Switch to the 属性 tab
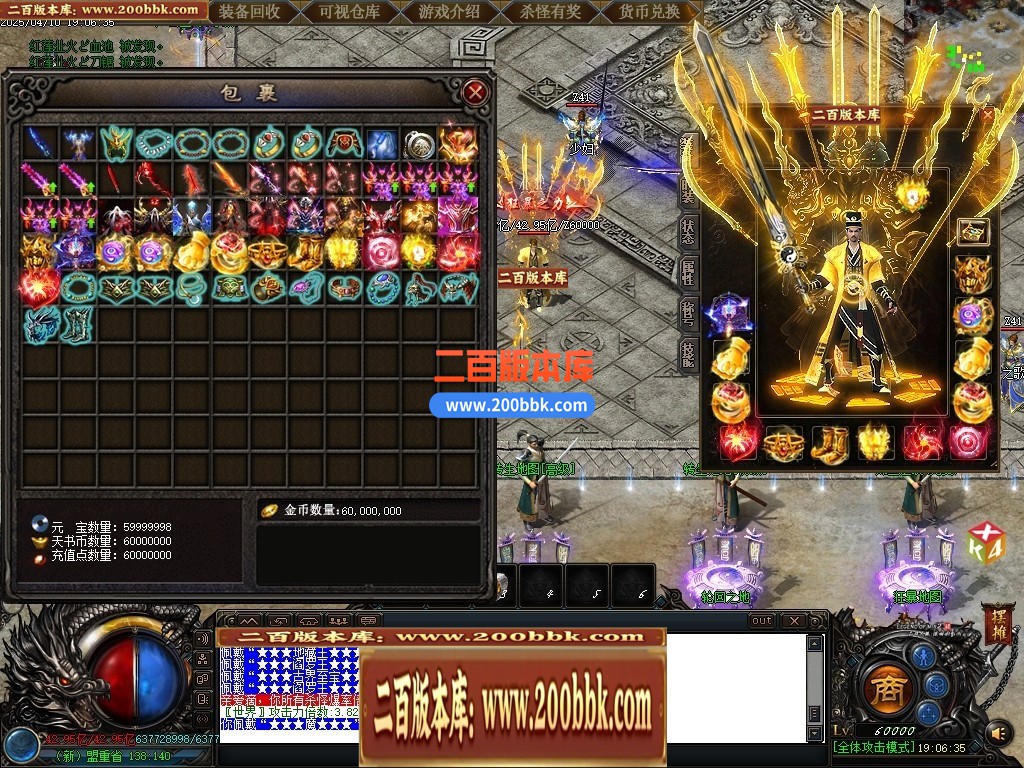This screenshot has height=768, width=1024. point(690,271)
